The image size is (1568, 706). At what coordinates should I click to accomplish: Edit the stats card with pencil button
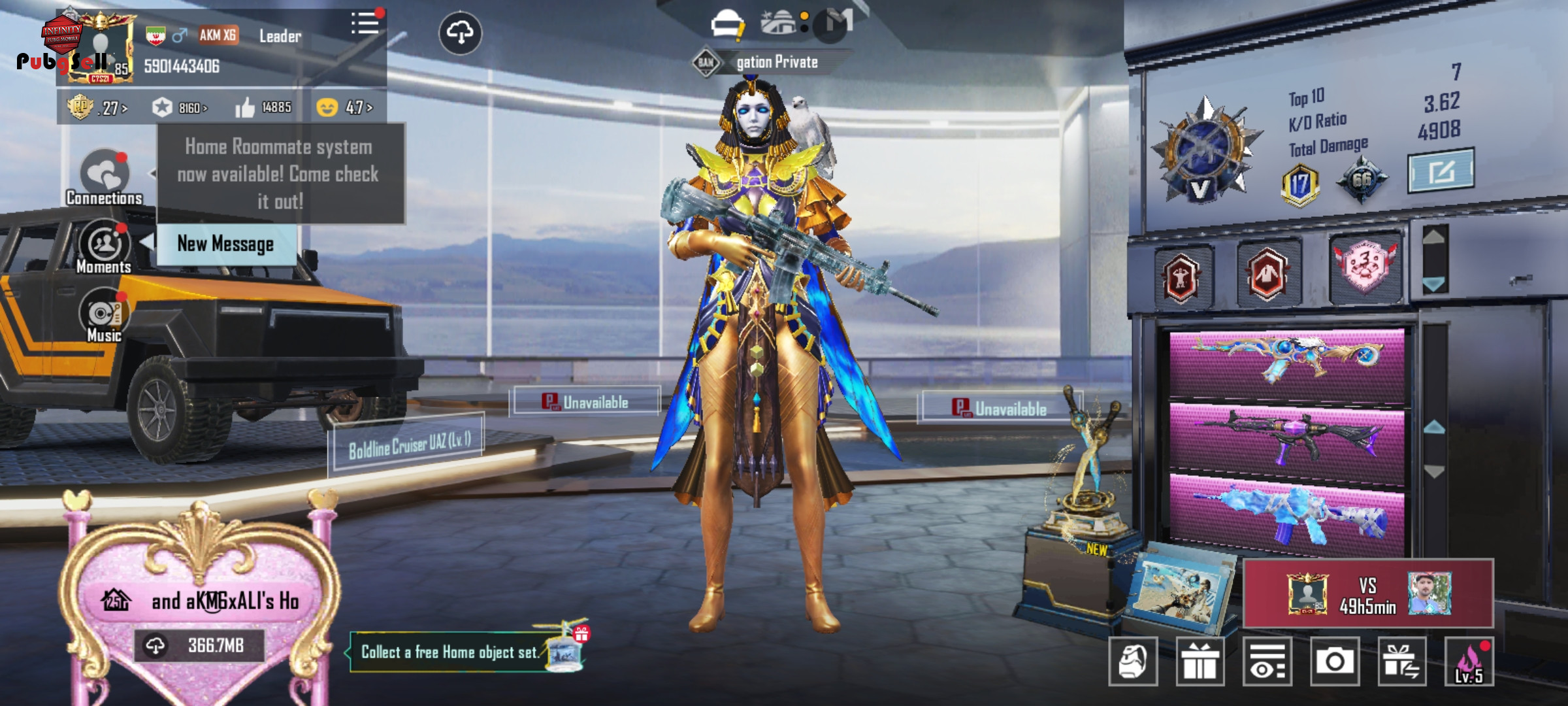click(1440, 171)
